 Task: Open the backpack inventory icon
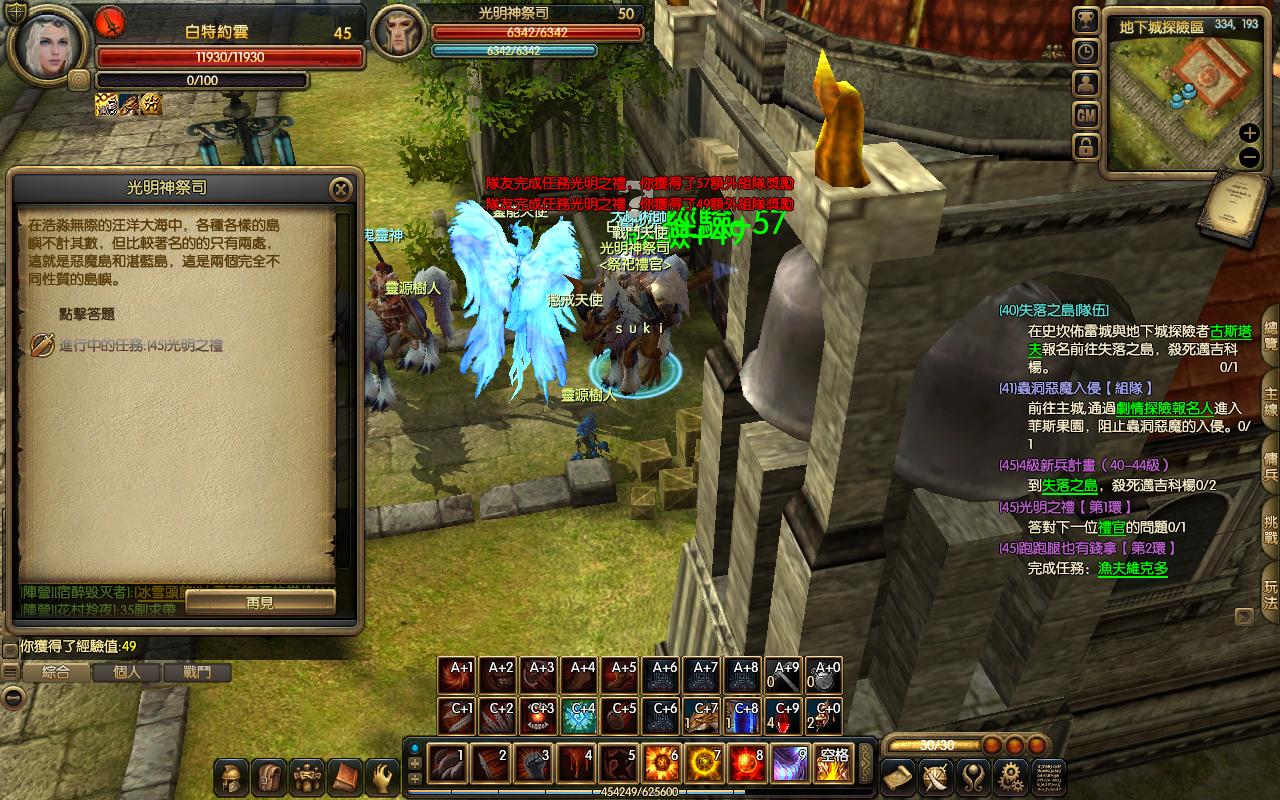270,777
